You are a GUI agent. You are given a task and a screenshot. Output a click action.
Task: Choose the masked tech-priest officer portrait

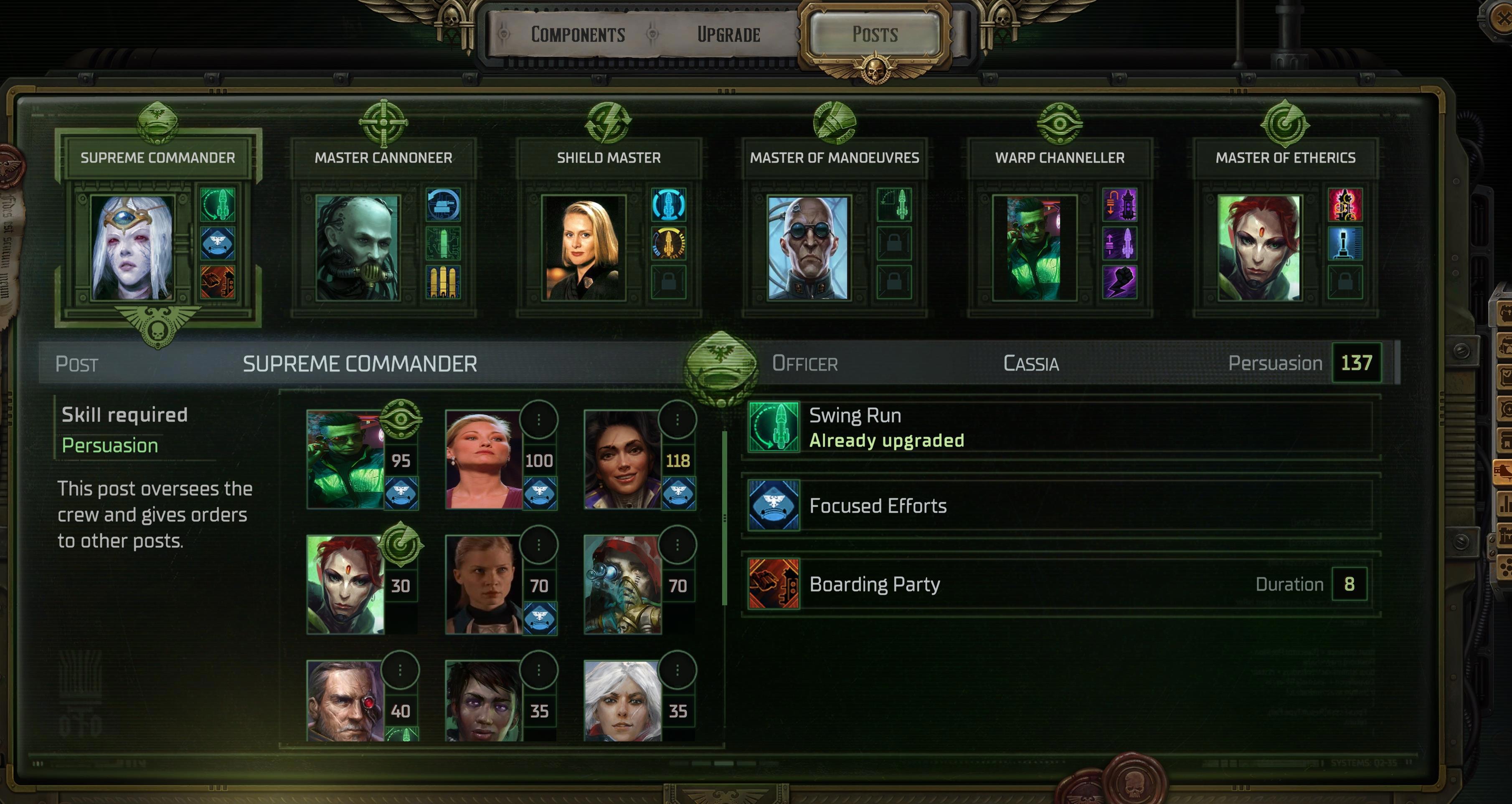(623, 585)
